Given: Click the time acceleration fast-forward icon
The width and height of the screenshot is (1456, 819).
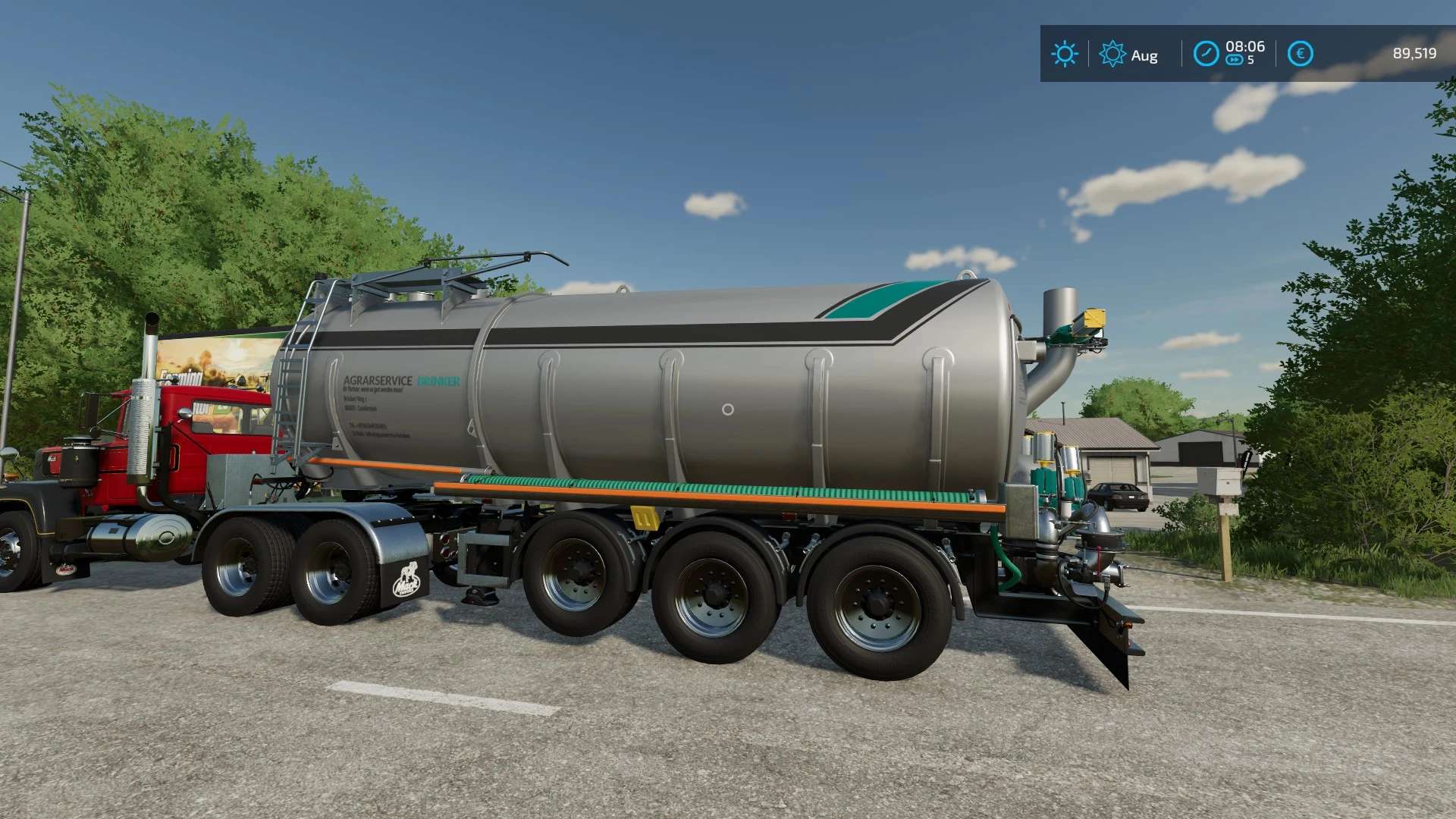Looking at the screenshot, I should [1235, 61].
